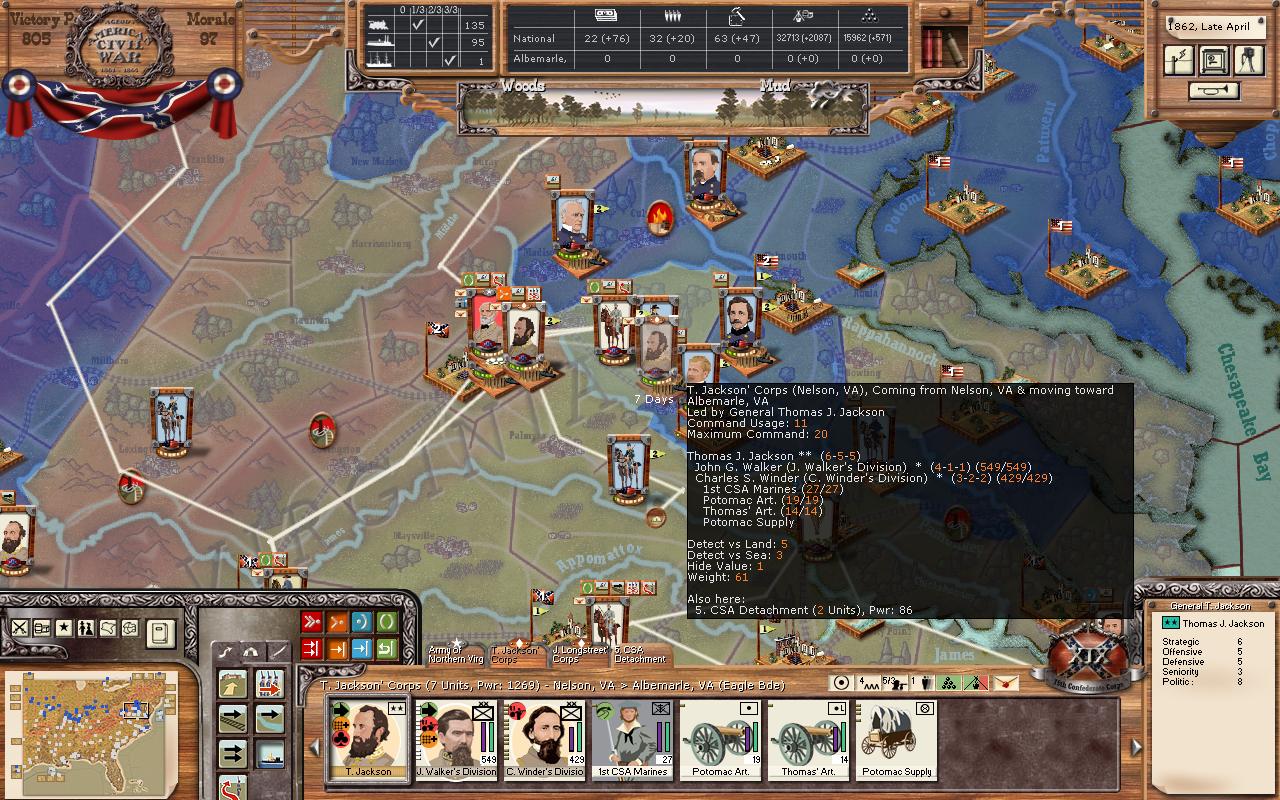Activate the crossed sabres map filter
The height and width of the screenshot is (800, 1280).
20,628
